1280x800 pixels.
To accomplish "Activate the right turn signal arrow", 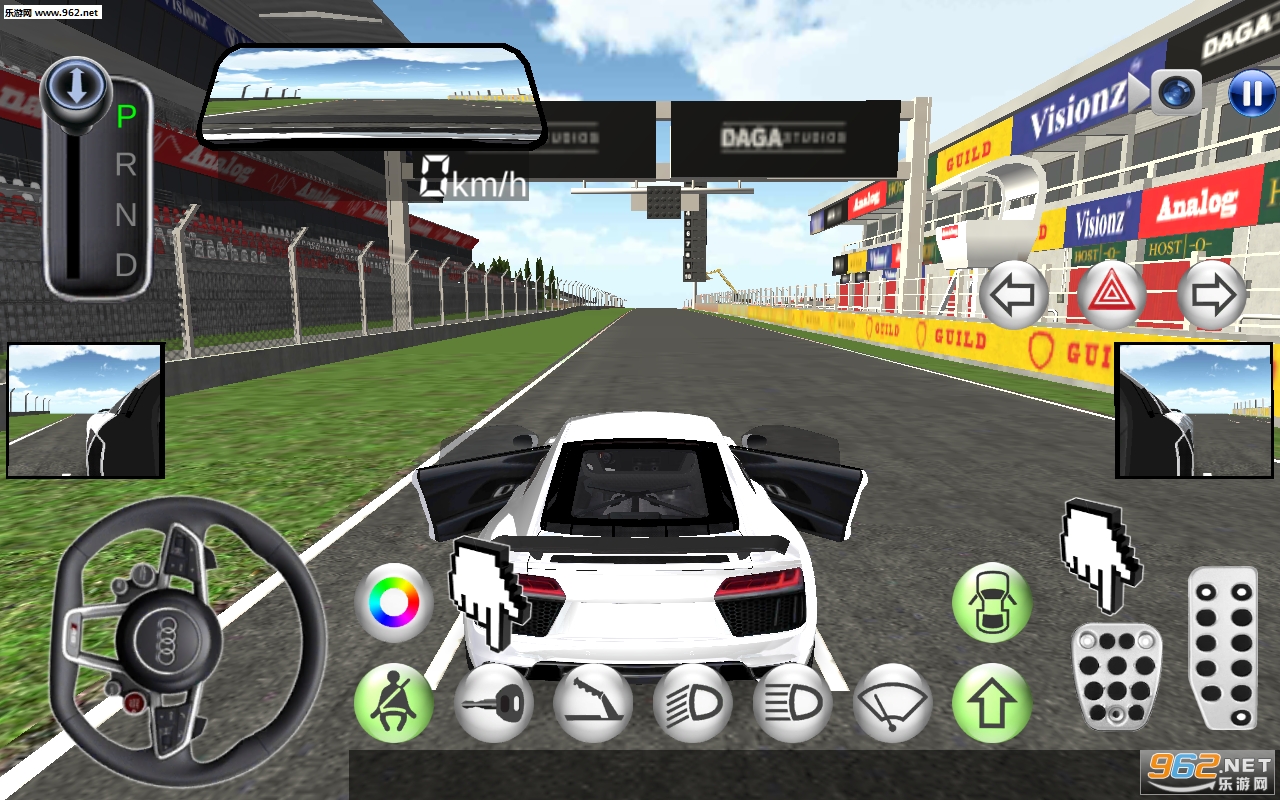I will 1211,295.
